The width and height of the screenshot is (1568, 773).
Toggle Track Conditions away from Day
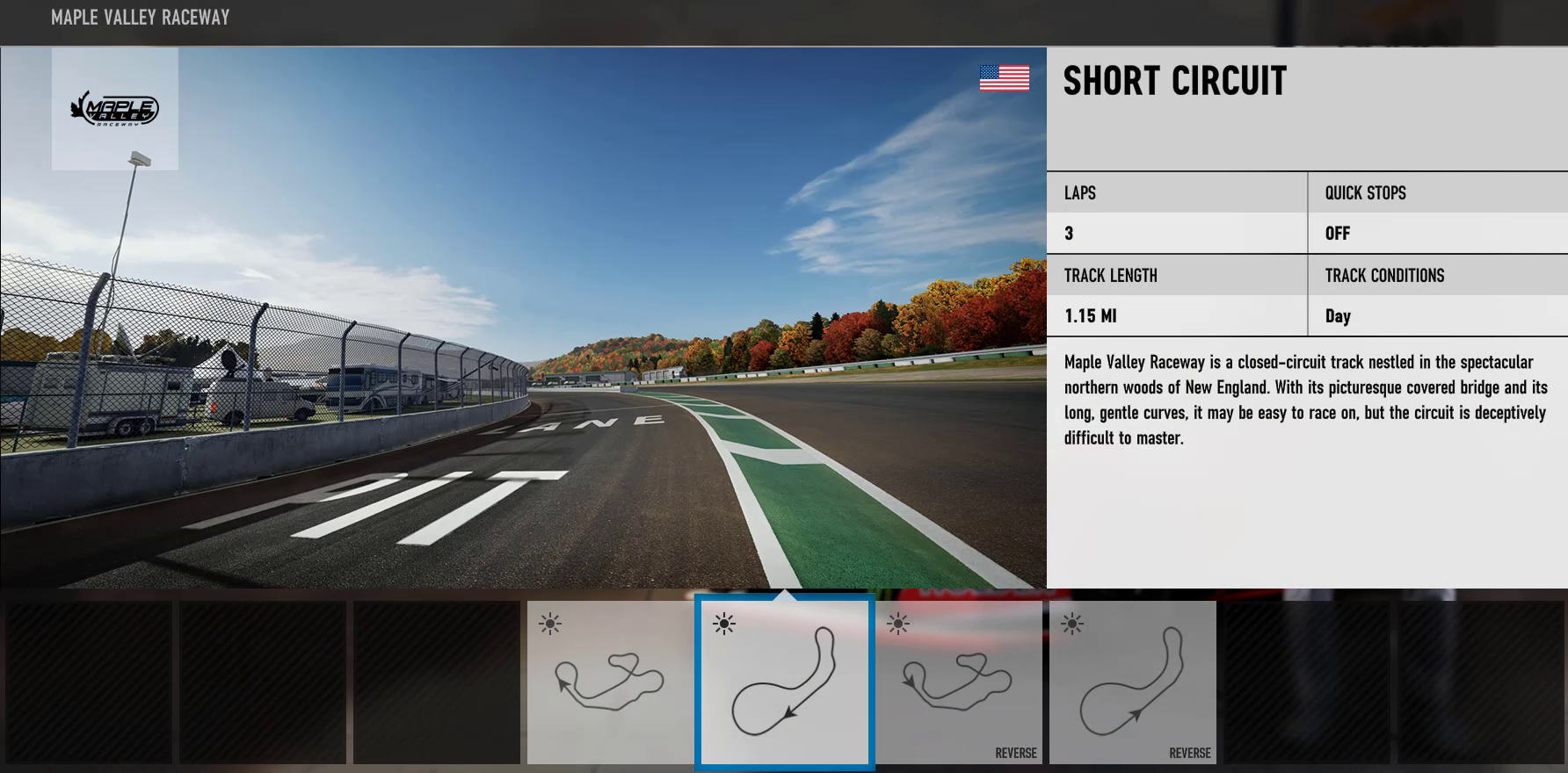pyautogui.click(x=1339, y=315)
